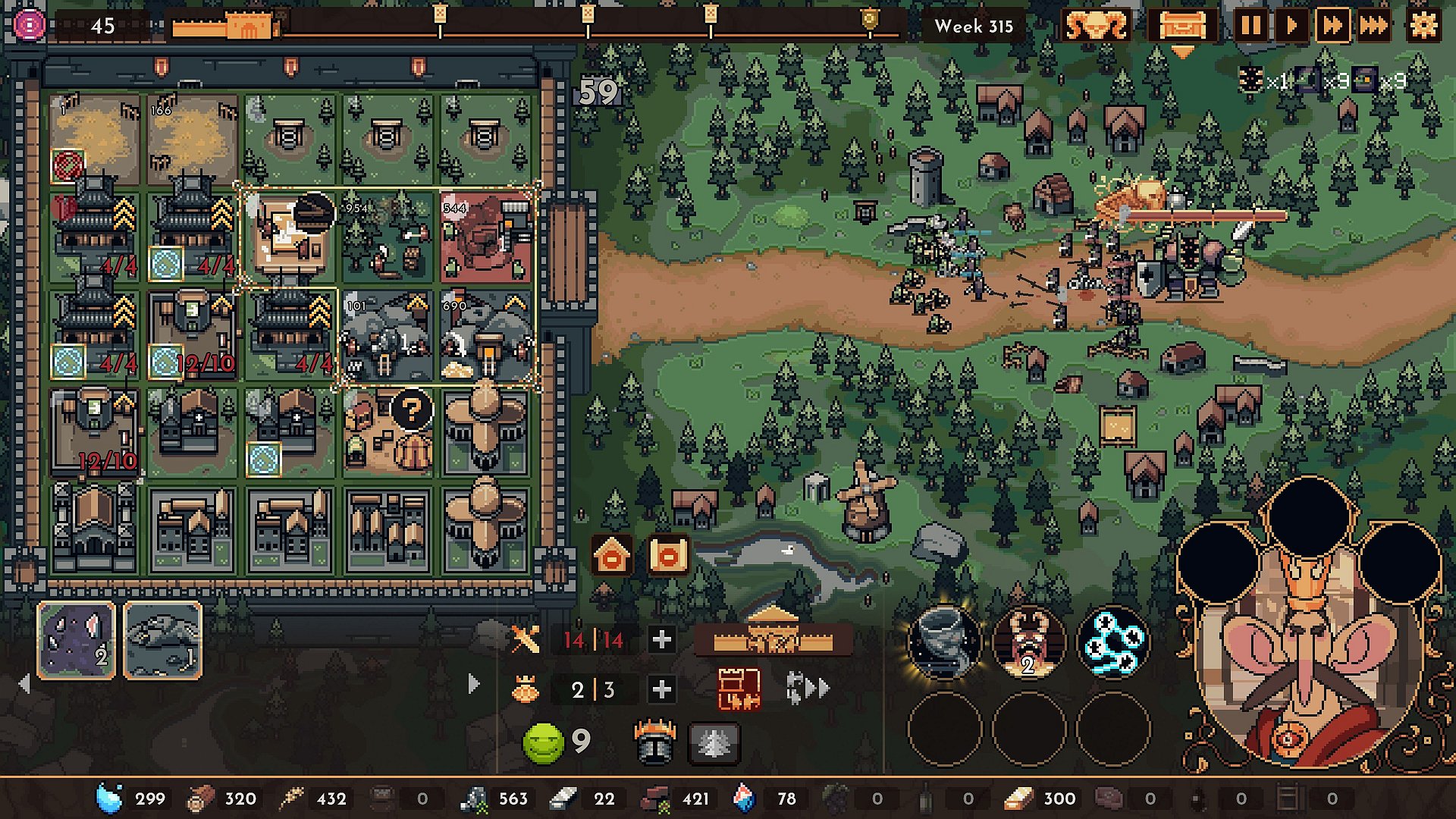
Task: Switch to double fast-forward speed
Action: point(1332,27)
